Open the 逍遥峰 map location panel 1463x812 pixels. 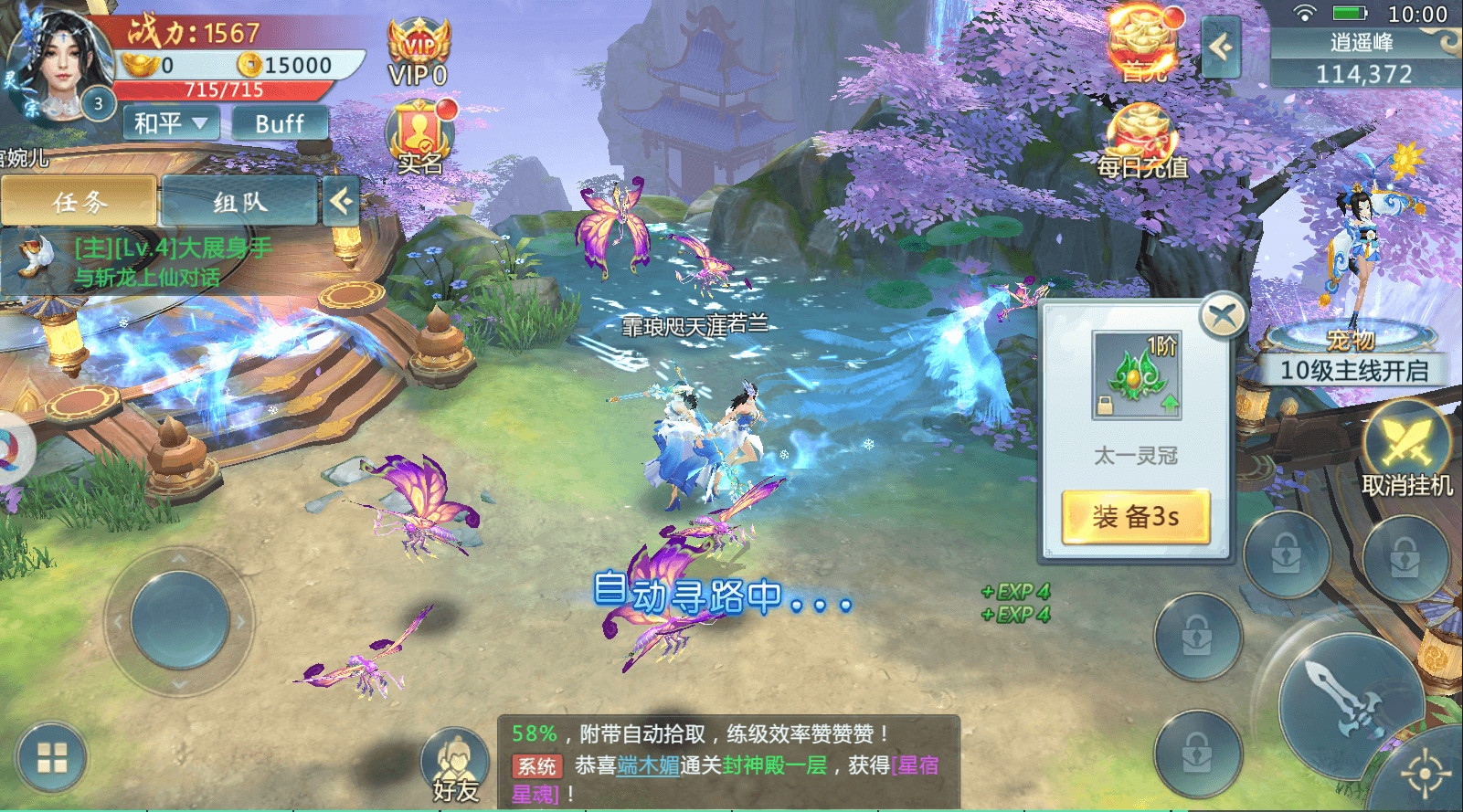click(1364, 58)
